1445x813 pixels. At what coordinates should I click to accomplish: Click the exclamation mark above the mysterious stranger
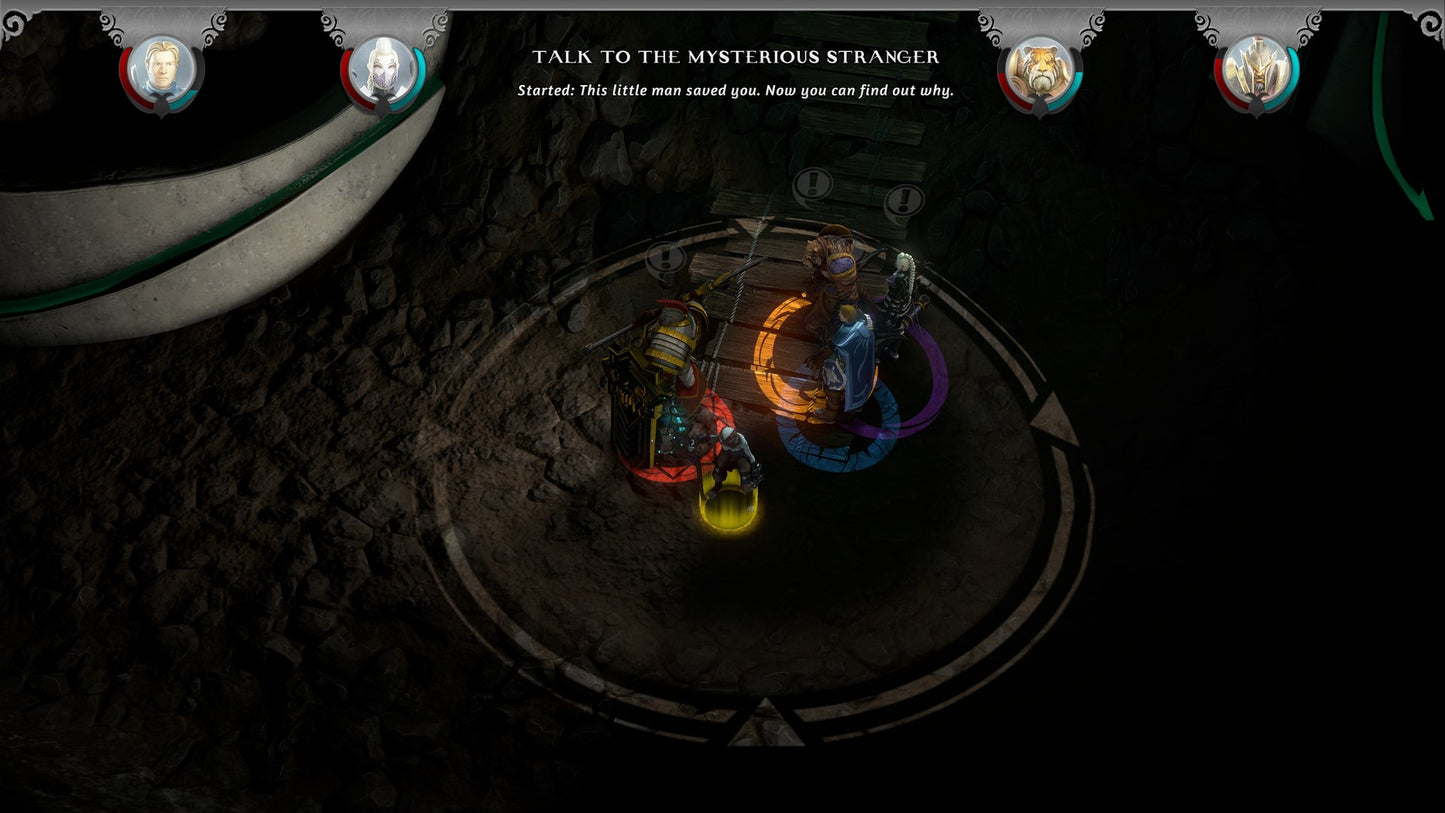point(811,185)
